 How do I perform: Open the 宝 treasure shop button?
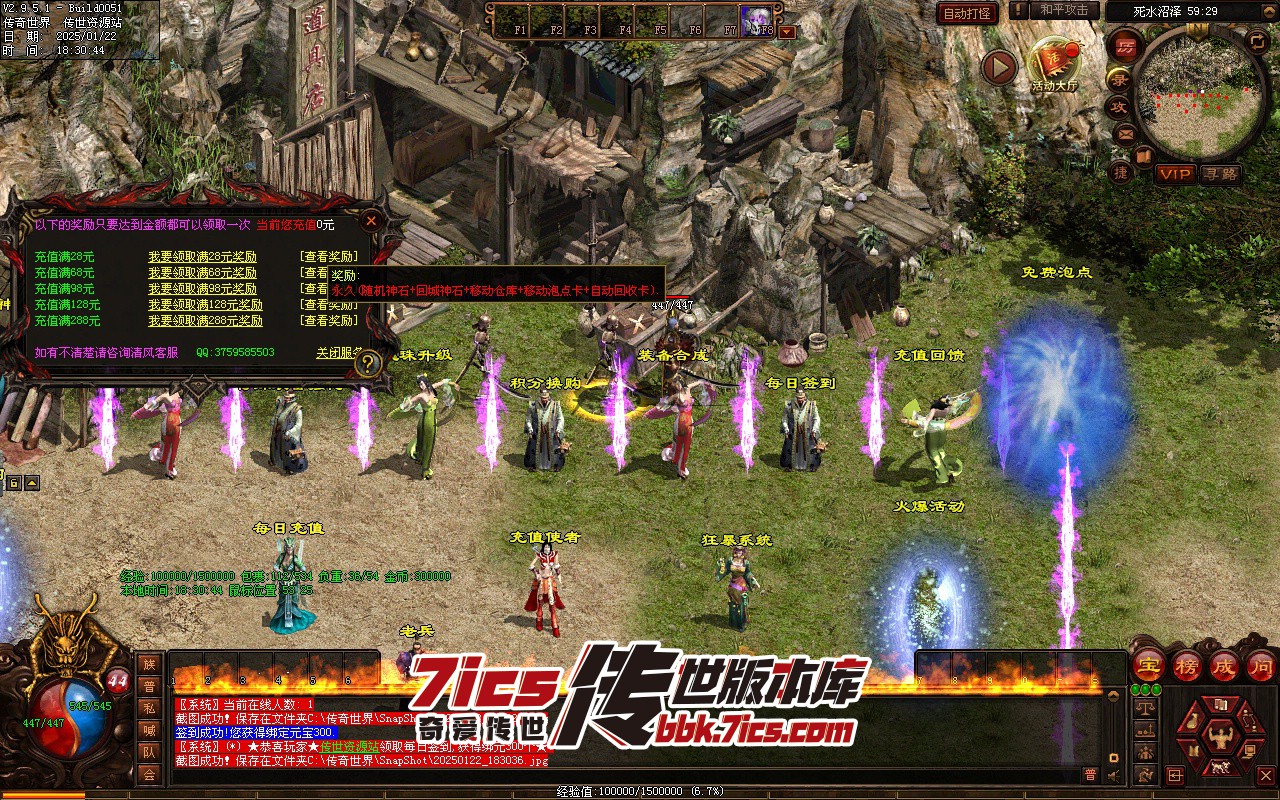click(1147, 664)
